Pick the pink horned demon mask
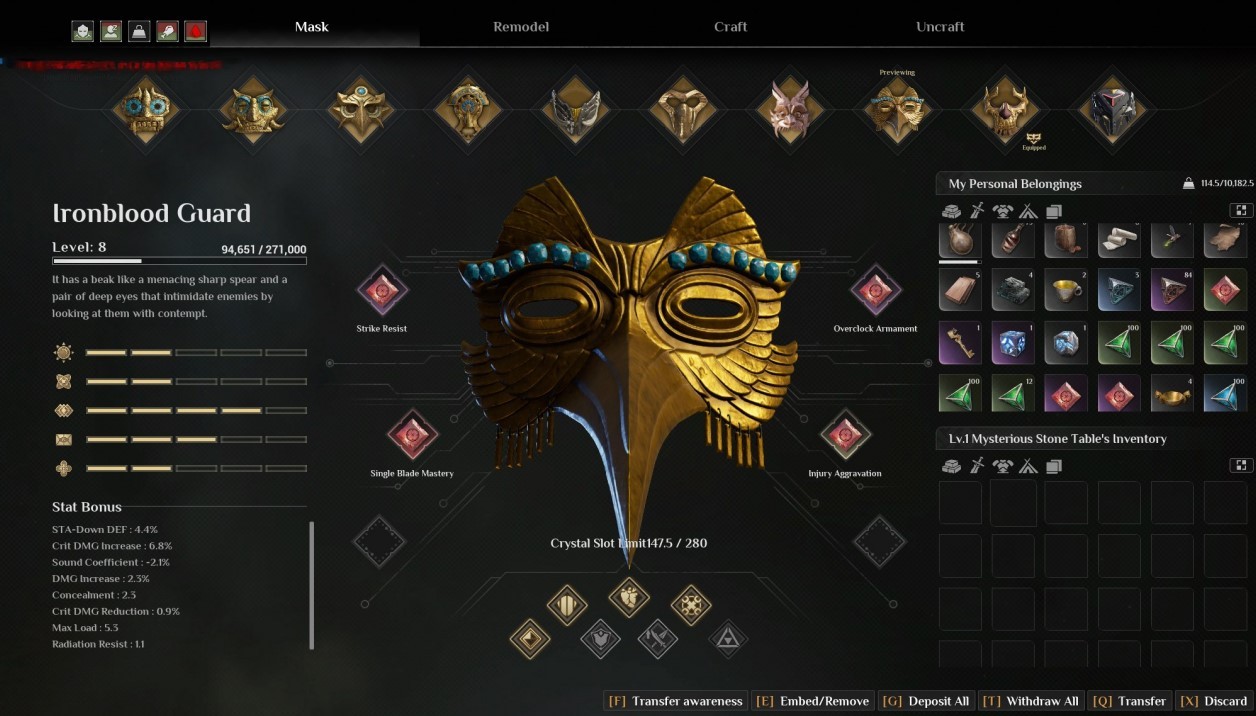The image size is (1256, 716). click(x=789, y=108)
